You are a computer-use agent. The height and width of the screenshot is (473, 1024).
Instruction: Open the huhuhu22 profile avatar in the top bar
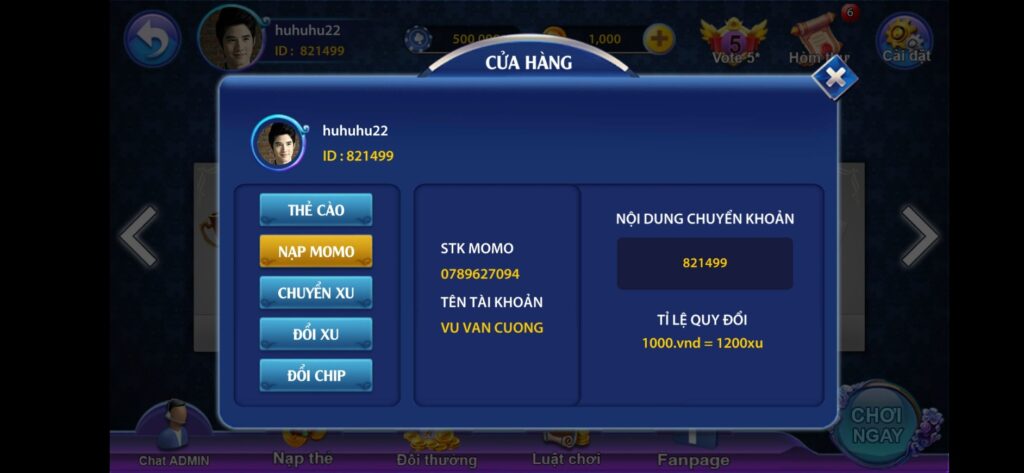(232, 38)
